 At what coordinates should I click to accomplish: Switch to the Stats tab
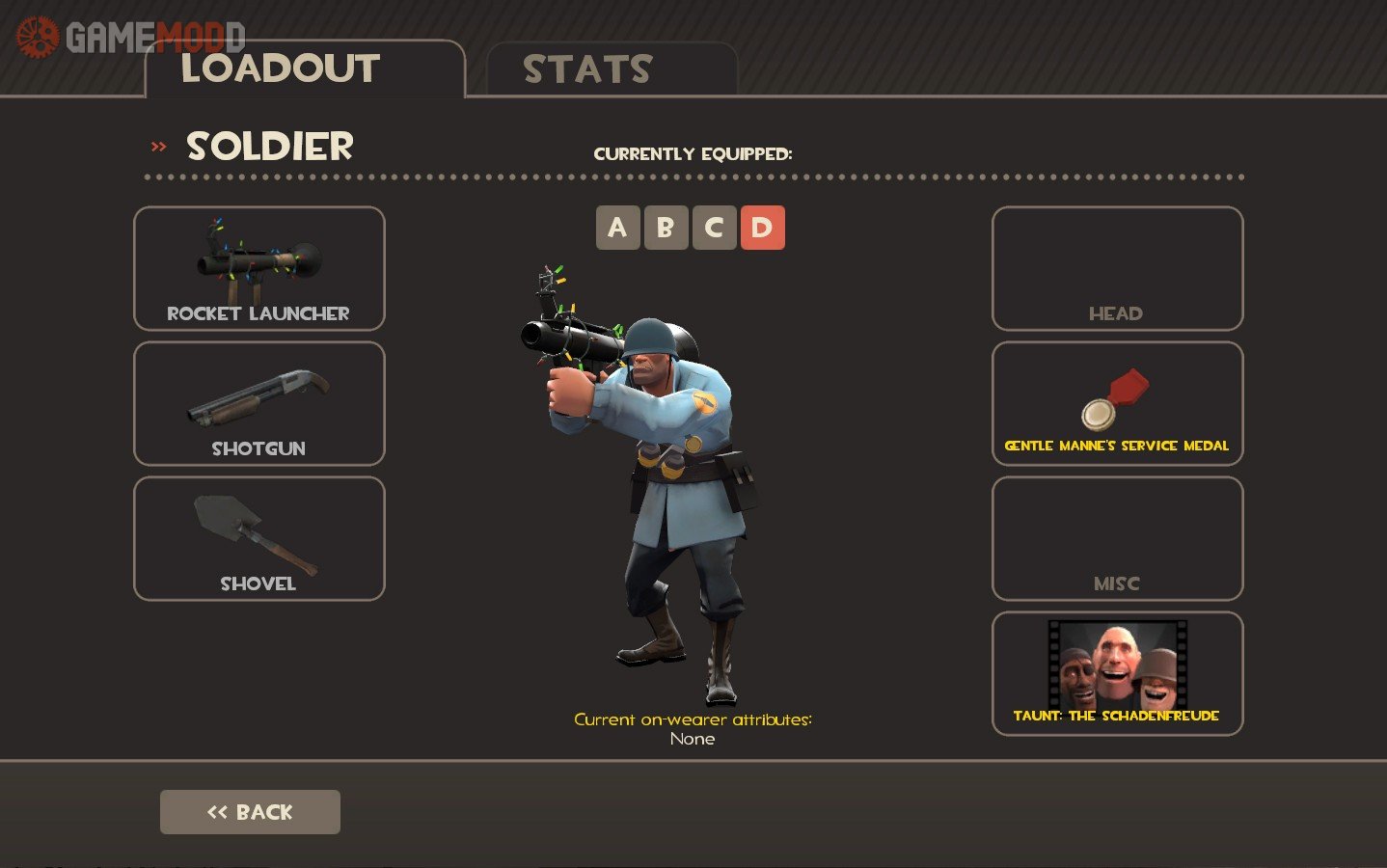tap(612, 69)
